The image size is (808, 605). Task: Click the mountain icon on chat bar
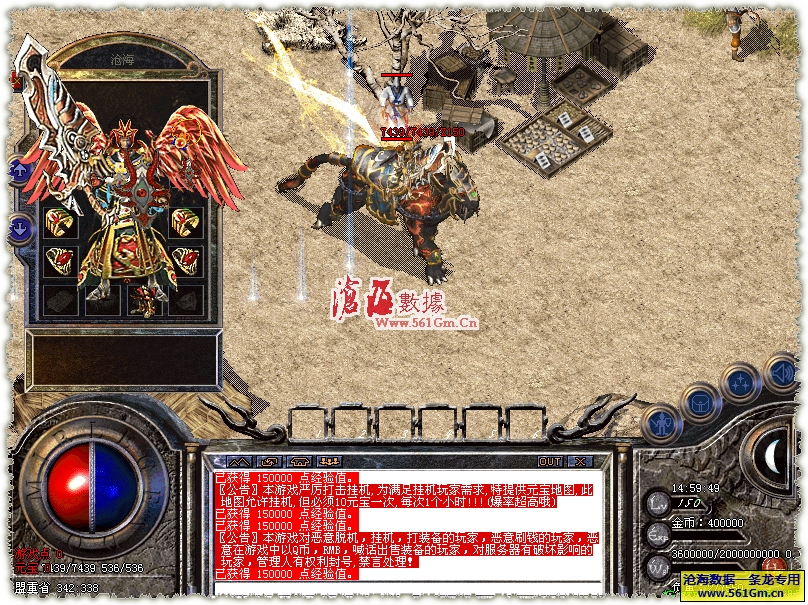pos(239,462)
